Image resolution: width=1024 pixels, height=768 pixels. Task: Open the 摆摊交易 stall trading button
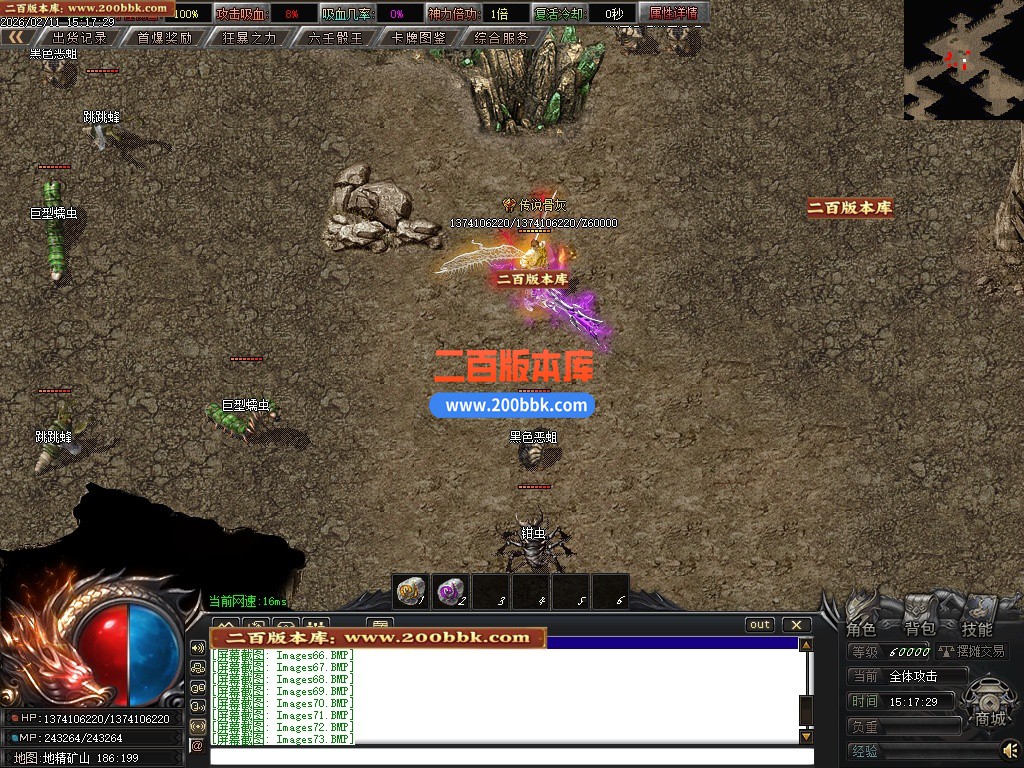tap(972, 651)
